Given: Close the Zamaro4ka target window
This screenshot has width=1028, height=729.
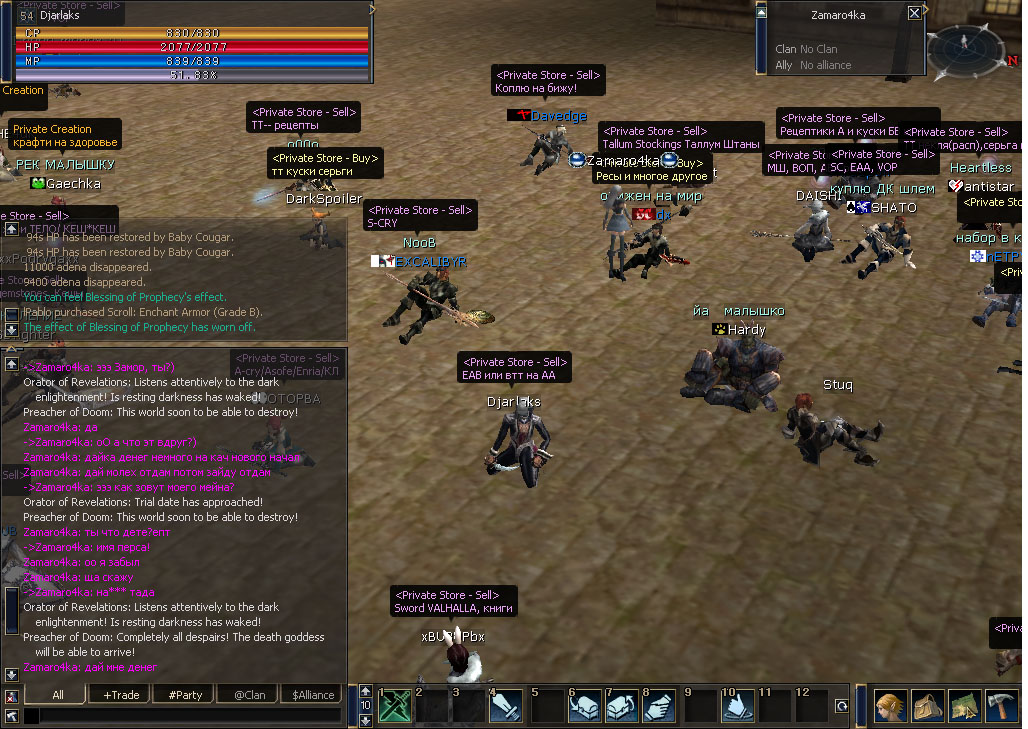Looking at the screenshot, I should tap(914, 13).
